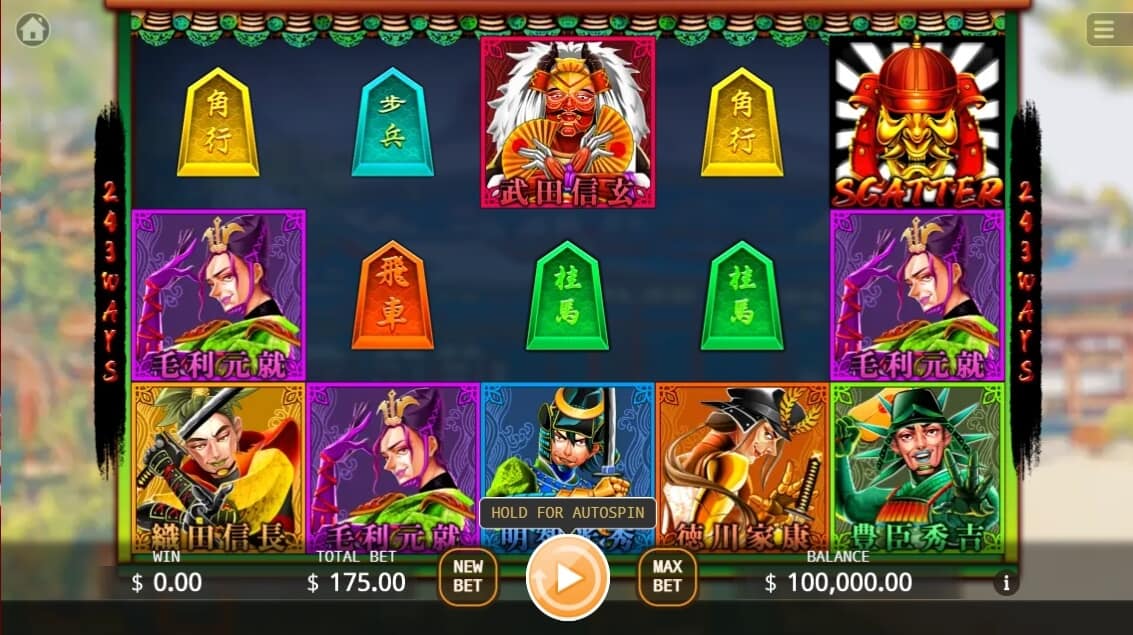Go to the home screen

[x=32, y=30]
